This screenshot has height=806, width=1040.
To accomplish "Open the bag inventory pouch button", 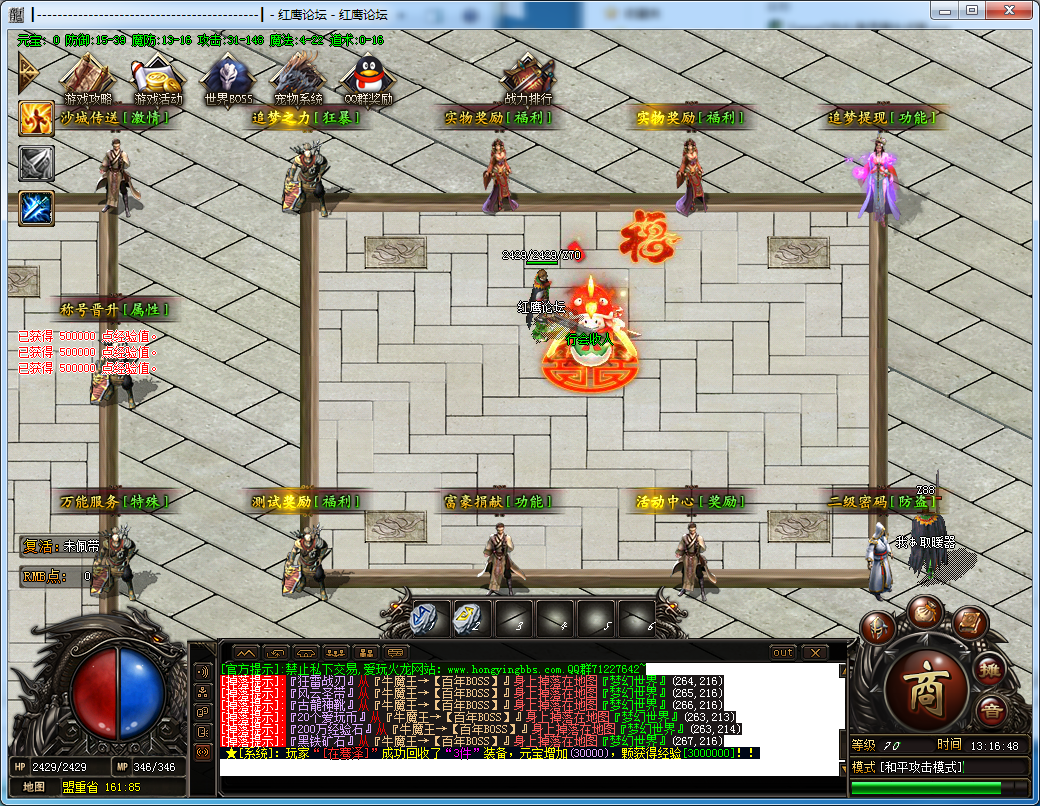I will pos(925,611).
